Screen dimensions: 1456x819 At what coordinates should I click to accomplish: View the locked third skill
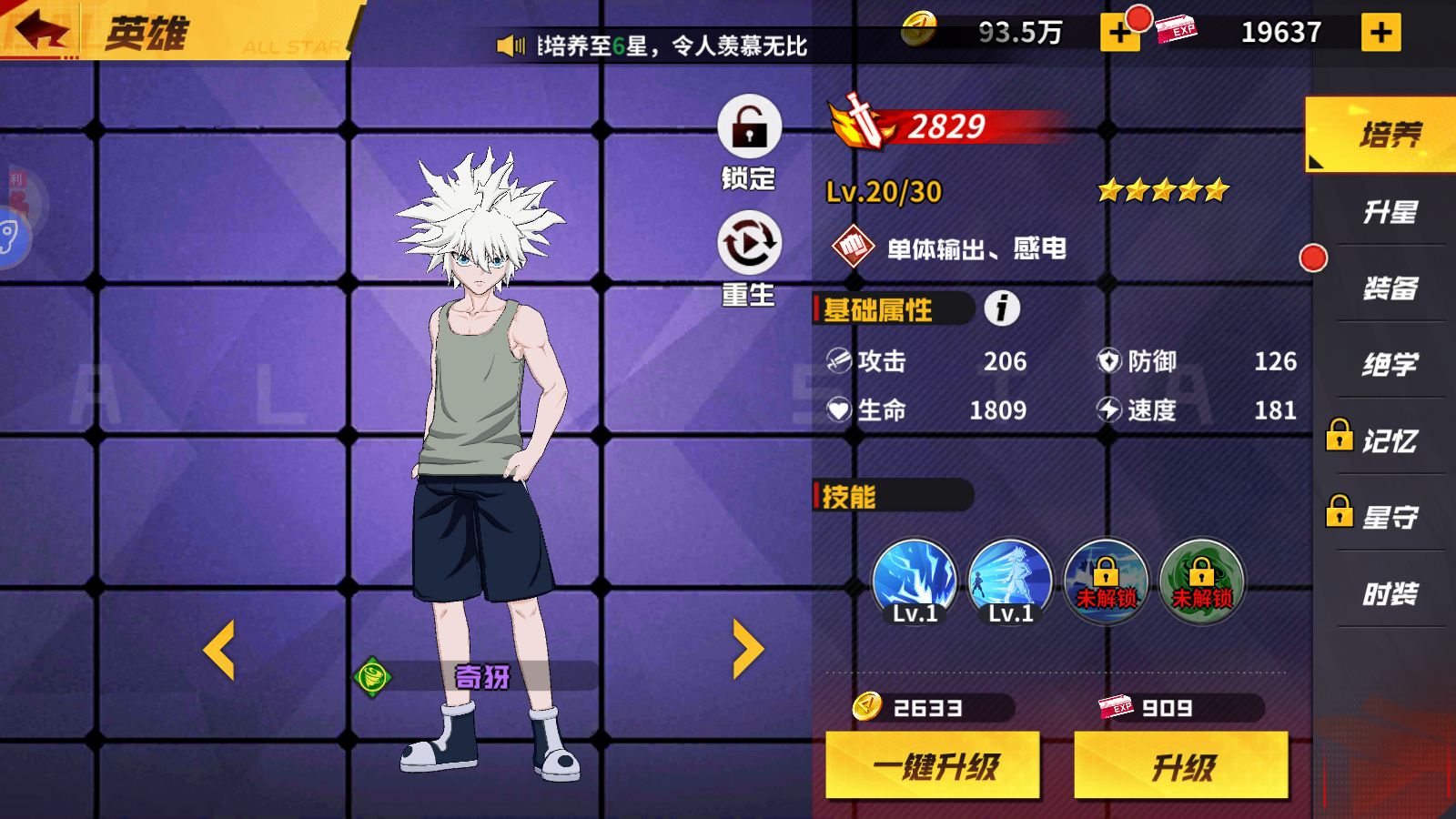[x=1107, y=581]
